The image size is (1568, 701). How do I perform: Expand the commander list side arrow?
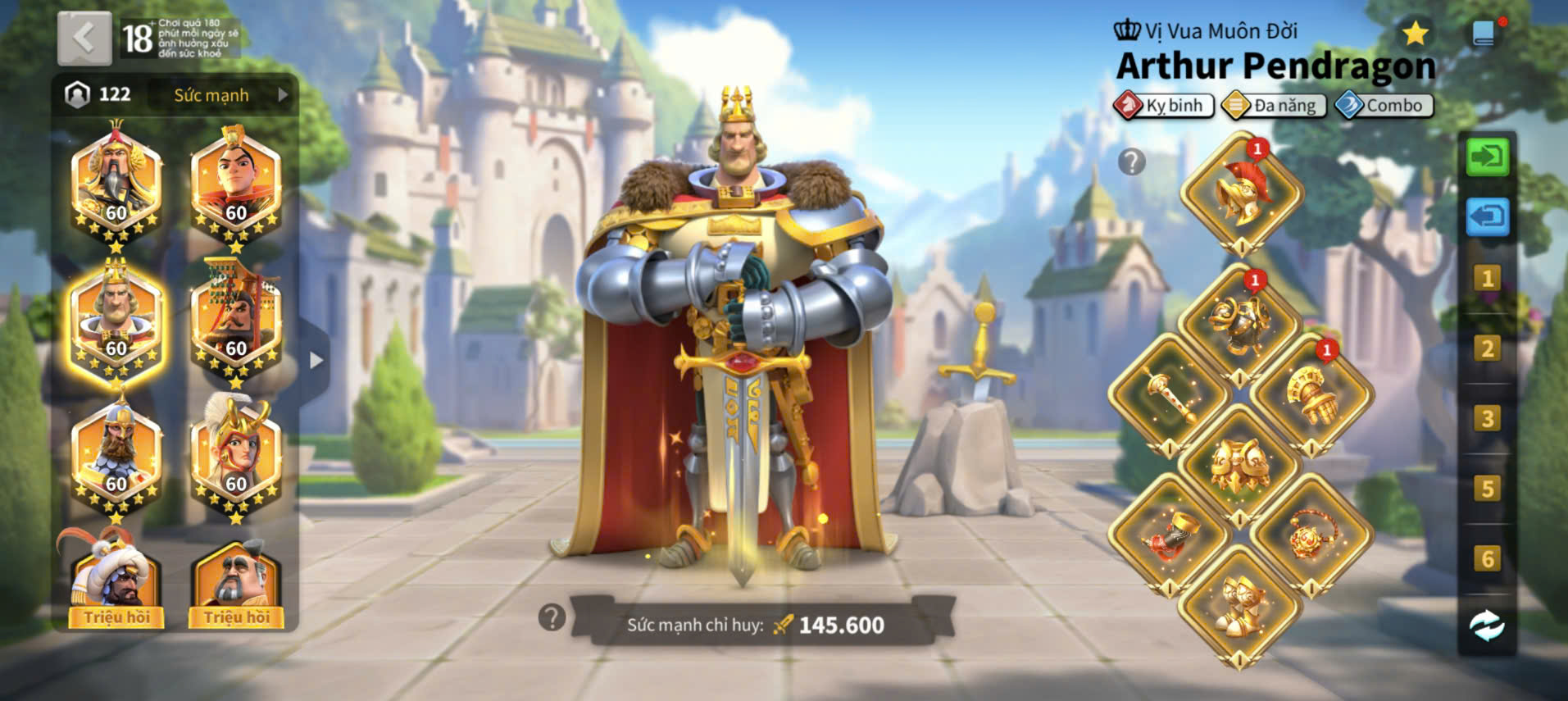[x=316, y=360]
